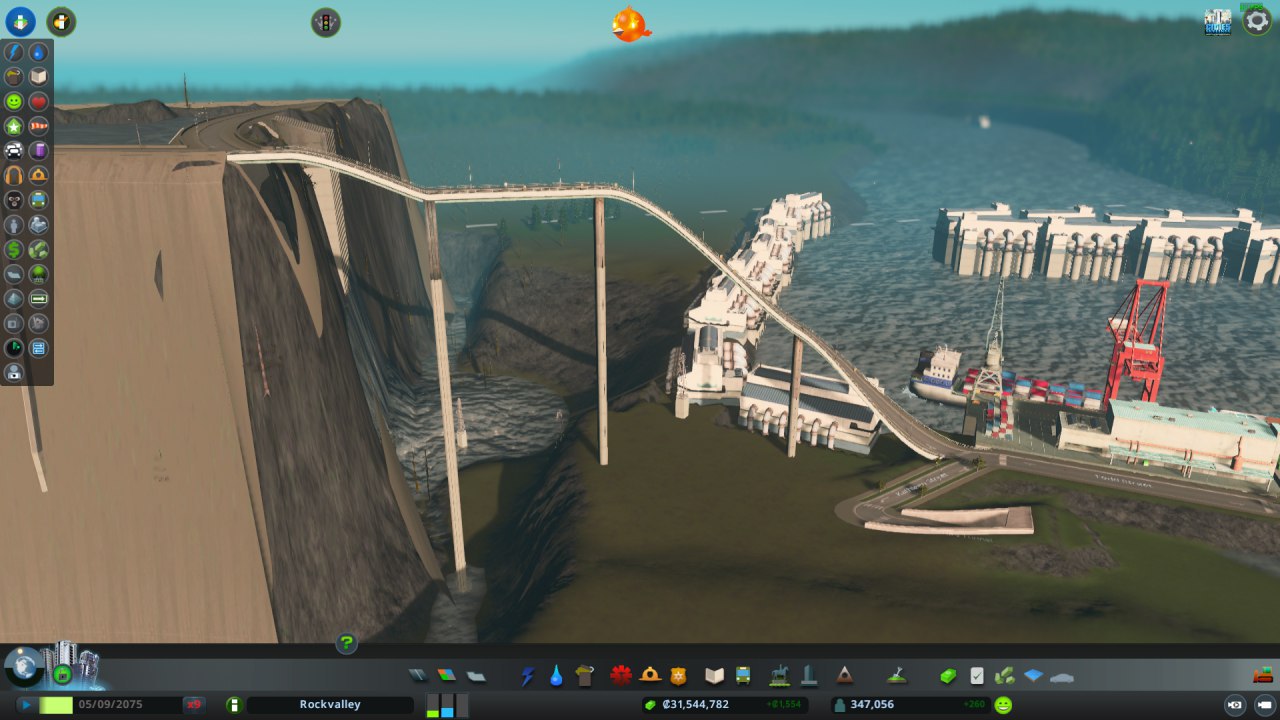Show the happiness info view

click(x=13, y=101)
